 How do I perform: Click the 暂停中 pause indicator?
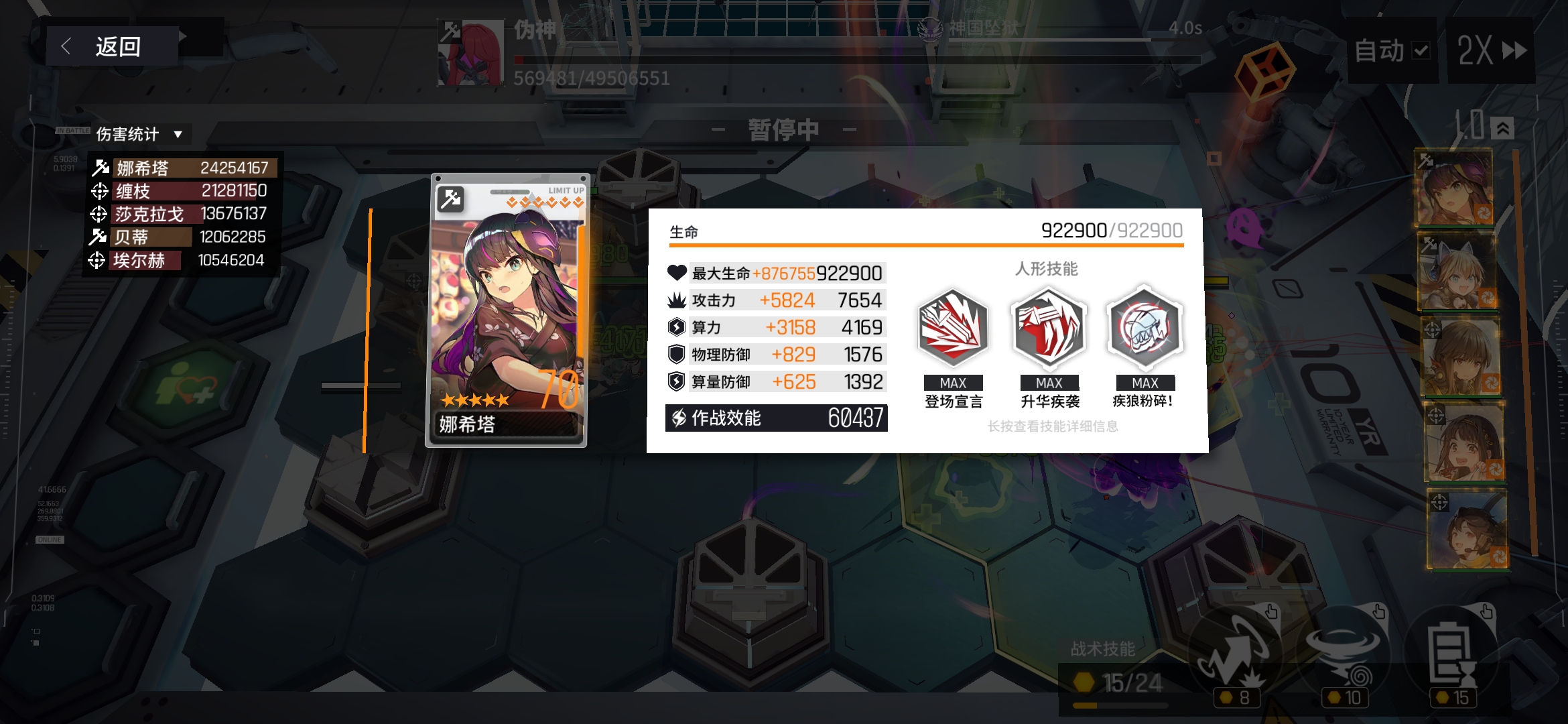[783, 129]
